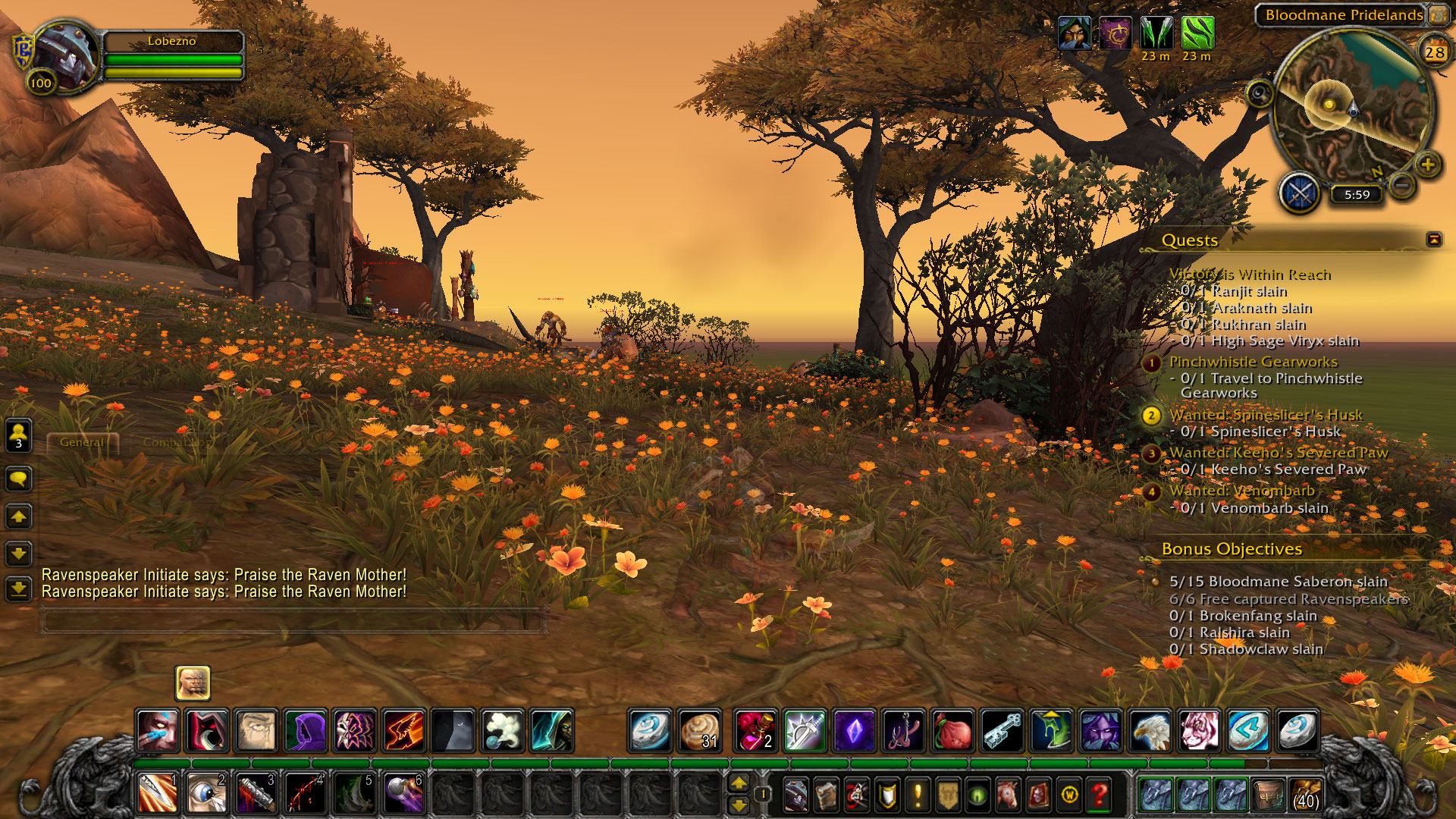Click the Lobezno player portrait
The width and height of the screenshot is (1456, 819).
coord(65,55)
